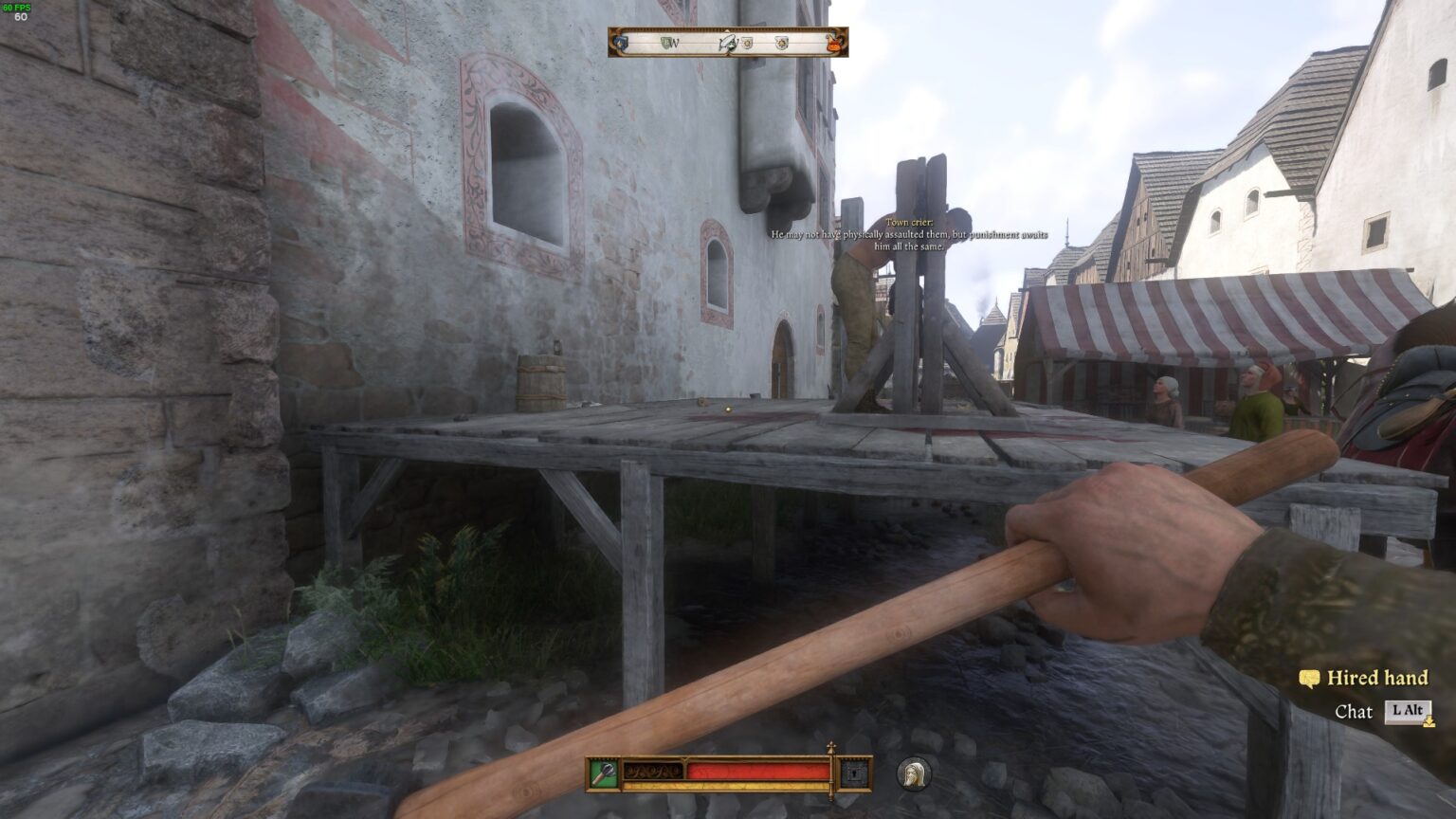Click the orange jester icon on the compass
1456x819 pixels.
point(834,43)
